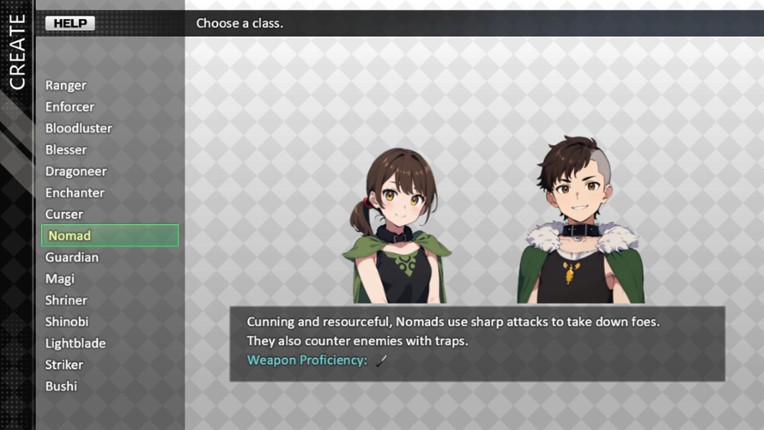
Task: Choose the Guardian class
Action: tap(71, 257)
